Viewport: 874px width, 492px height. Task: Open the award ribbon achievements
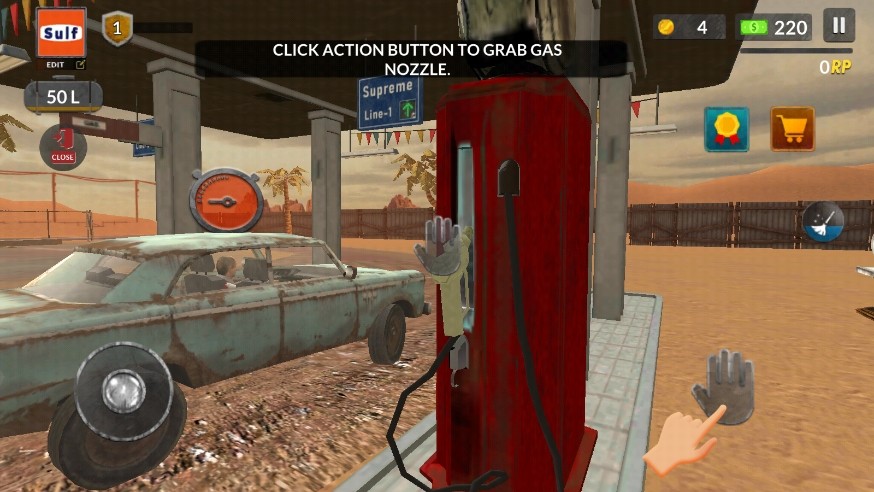point(727,129)
